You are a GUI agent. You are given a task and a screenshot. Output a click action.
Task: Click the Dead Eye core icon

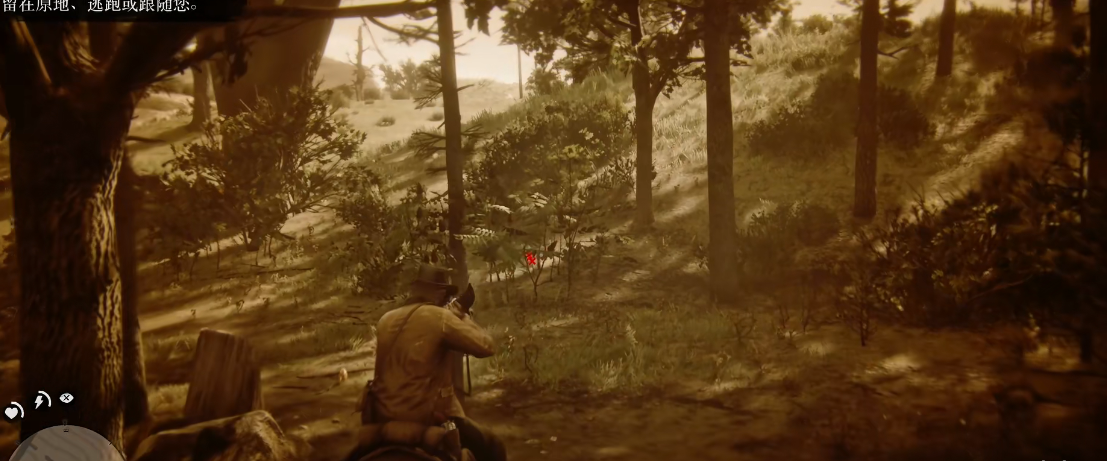[67, 398]
